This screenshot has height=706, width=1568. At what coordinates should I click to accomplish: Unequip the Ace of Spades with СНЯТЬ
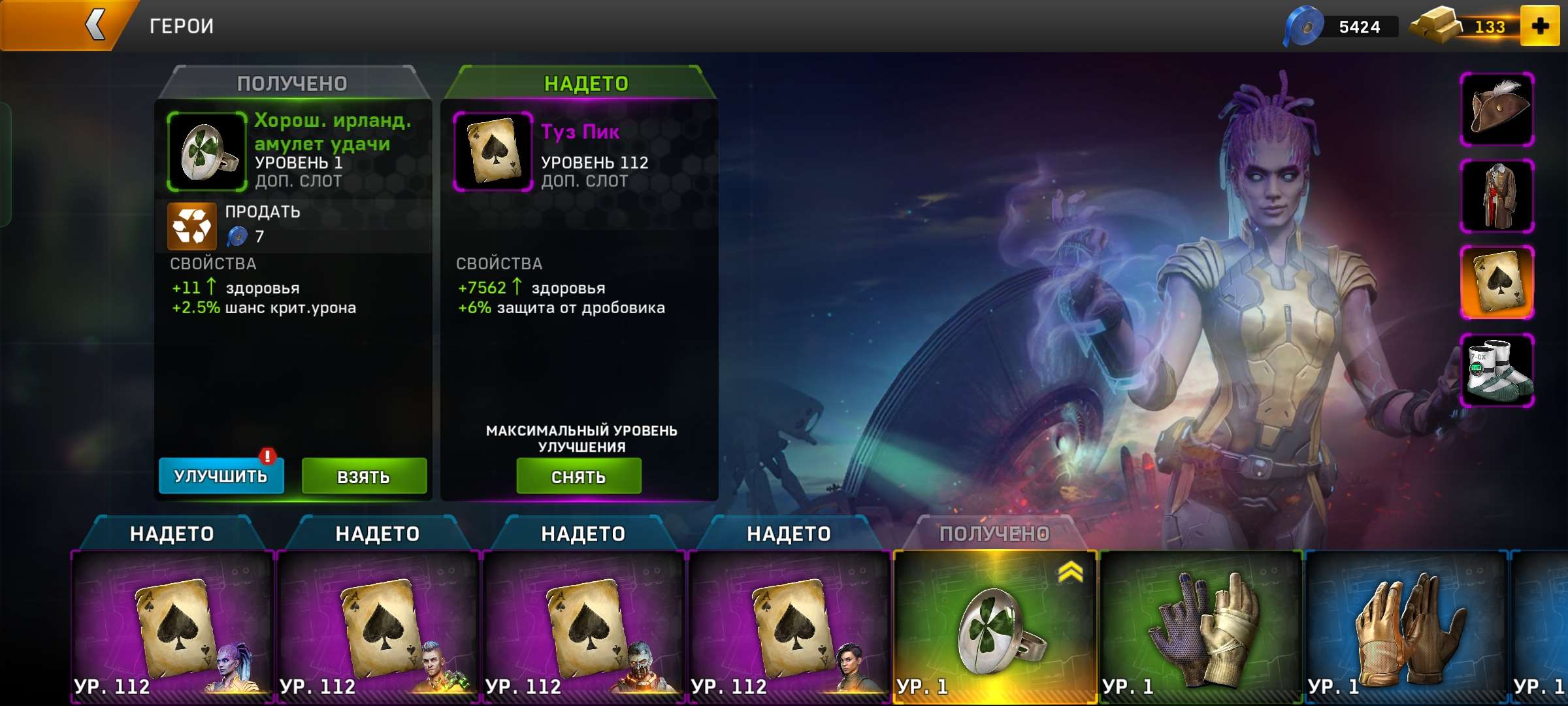[x=578, y=477]
